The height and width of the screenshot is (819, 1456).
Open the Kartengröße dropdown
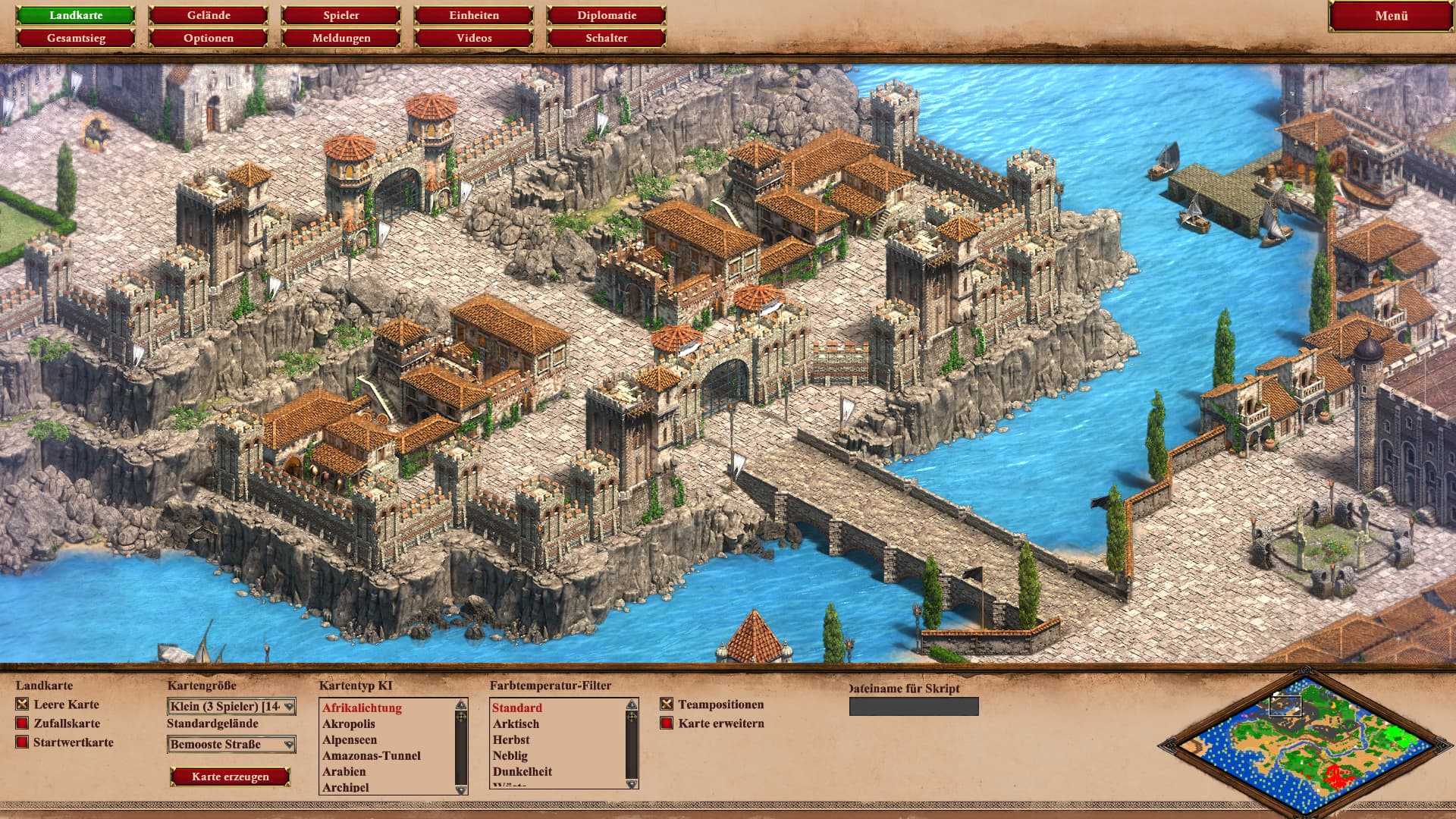(231, 707)
